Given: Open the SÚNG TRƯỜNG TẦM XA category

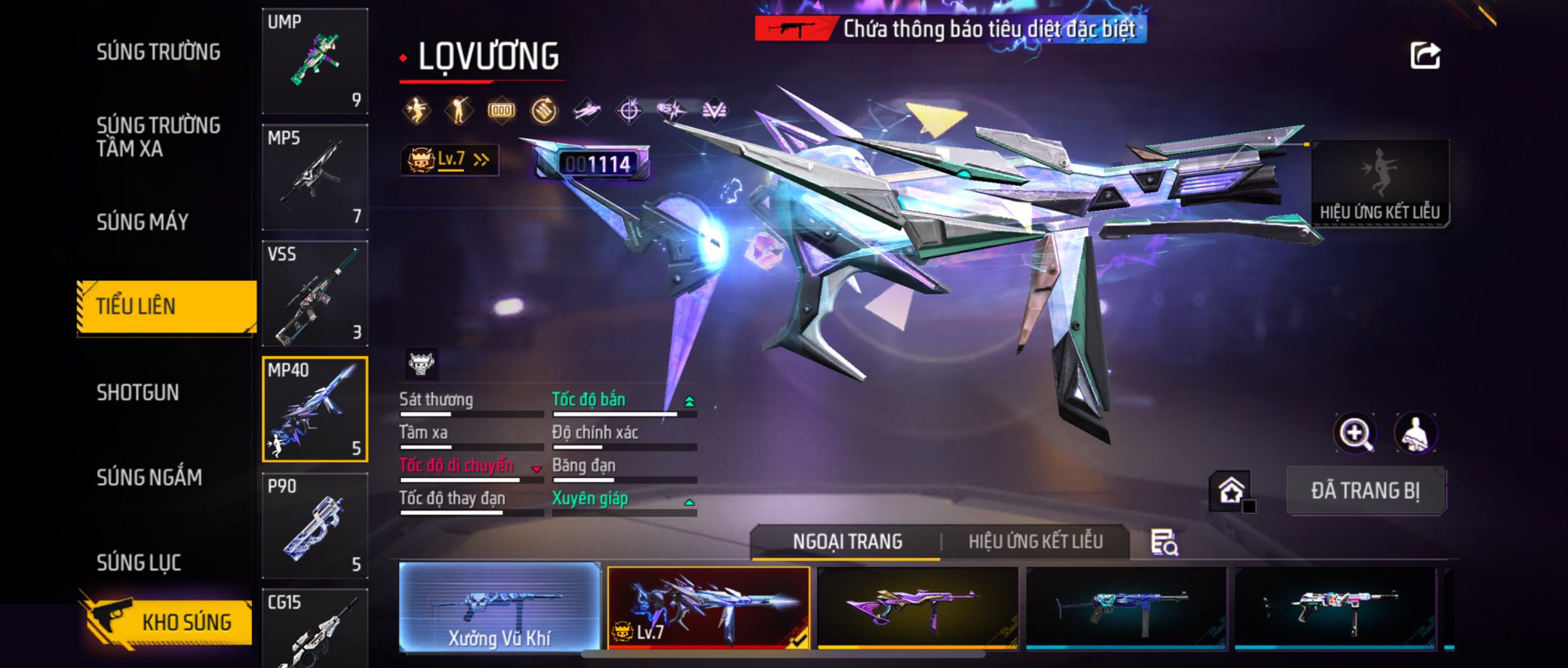Looking at the screenshot, I should coord(159,136).
